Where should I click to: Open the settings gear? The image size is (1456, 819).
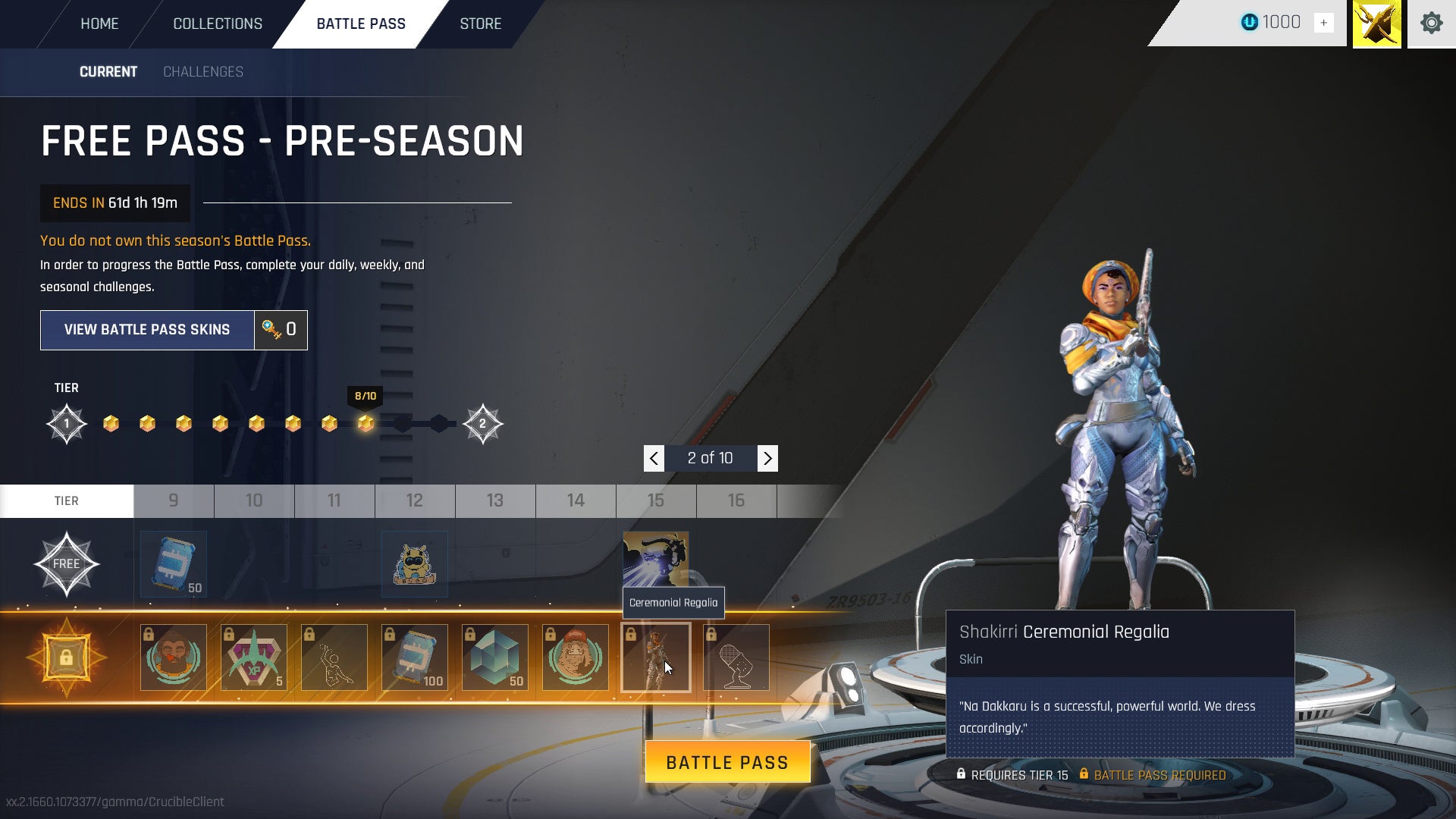pos(1432,24)
